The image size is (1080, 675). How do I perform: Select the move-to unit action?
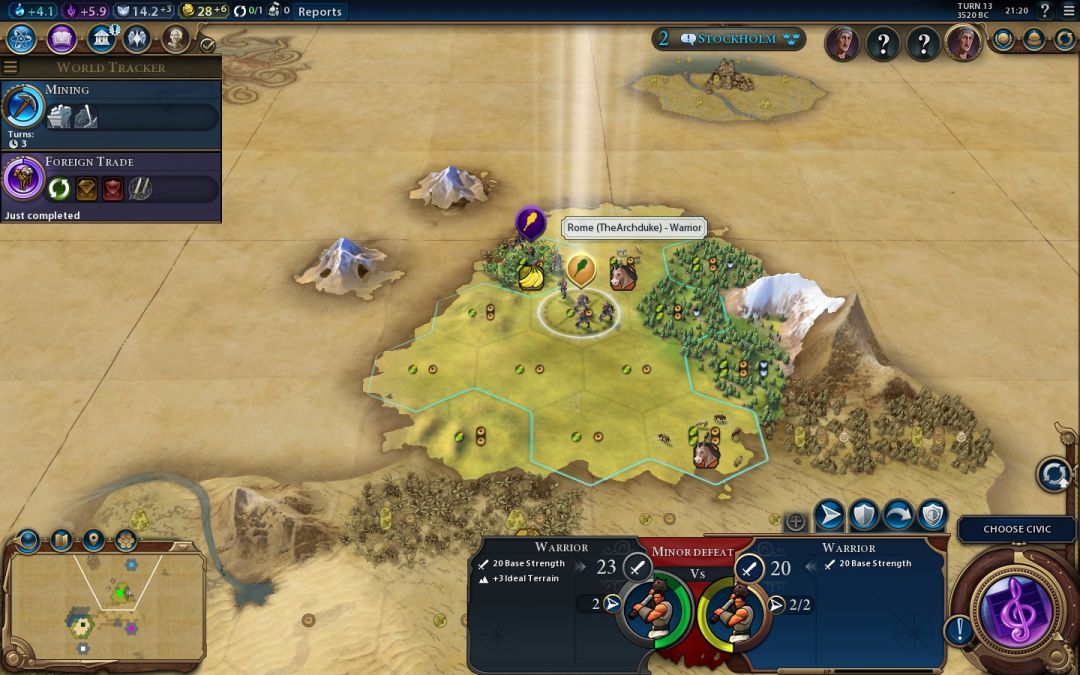tap(829, 515)
